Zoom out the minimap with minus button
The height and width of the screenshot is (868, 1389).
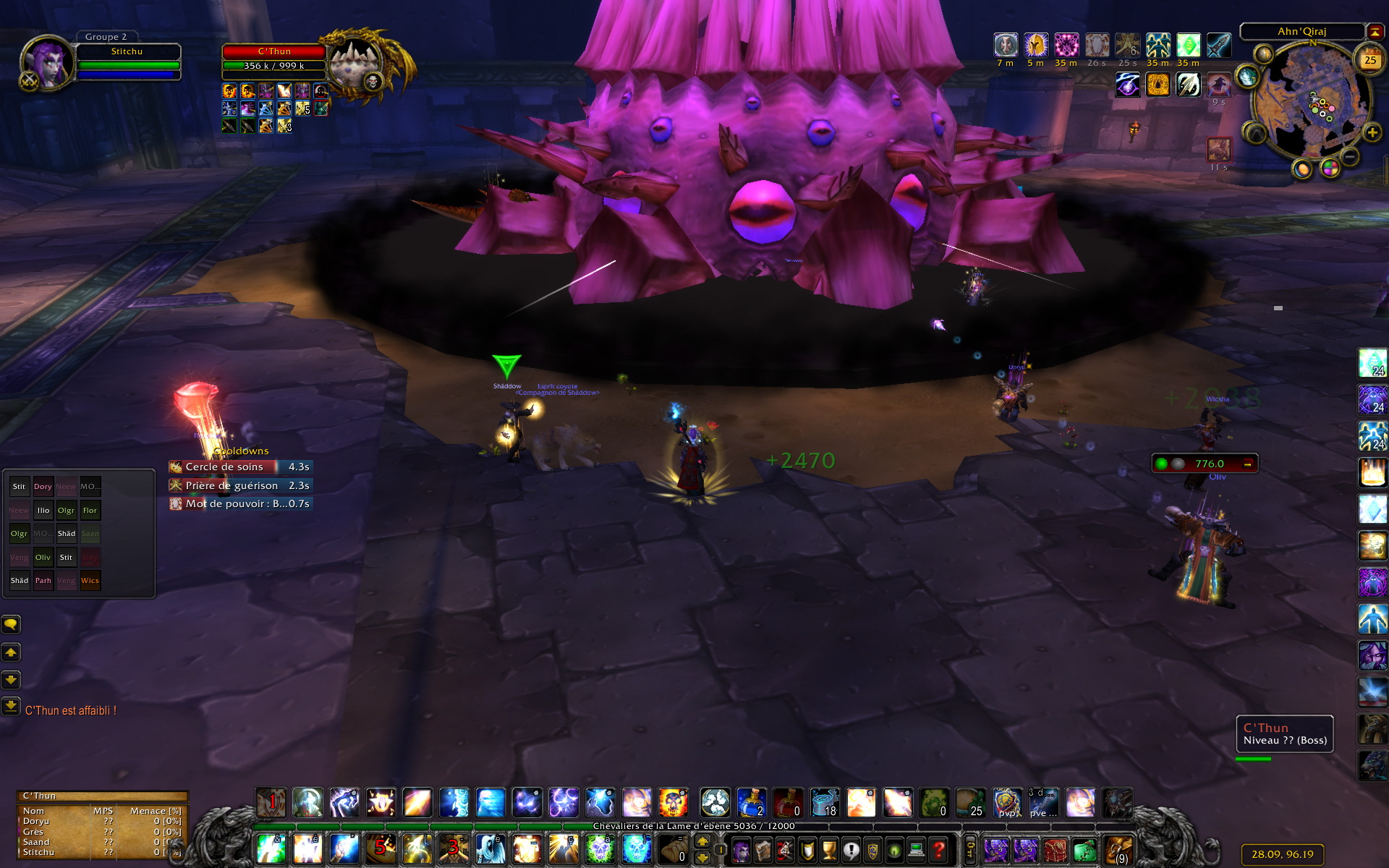[x=1349, y=156]
